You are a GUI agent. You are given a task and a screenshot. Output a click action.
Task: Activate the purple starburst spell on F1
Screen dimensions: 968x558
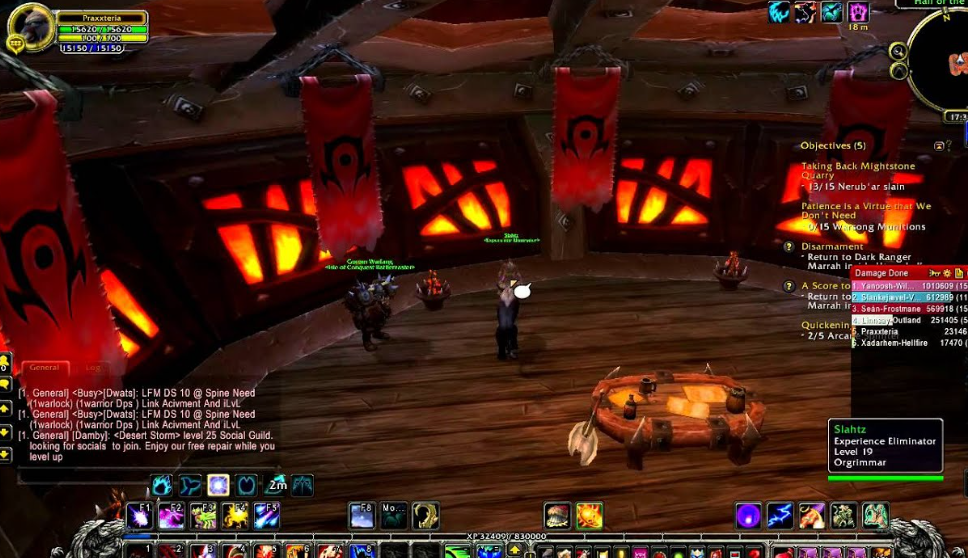[x=139, y=516]
